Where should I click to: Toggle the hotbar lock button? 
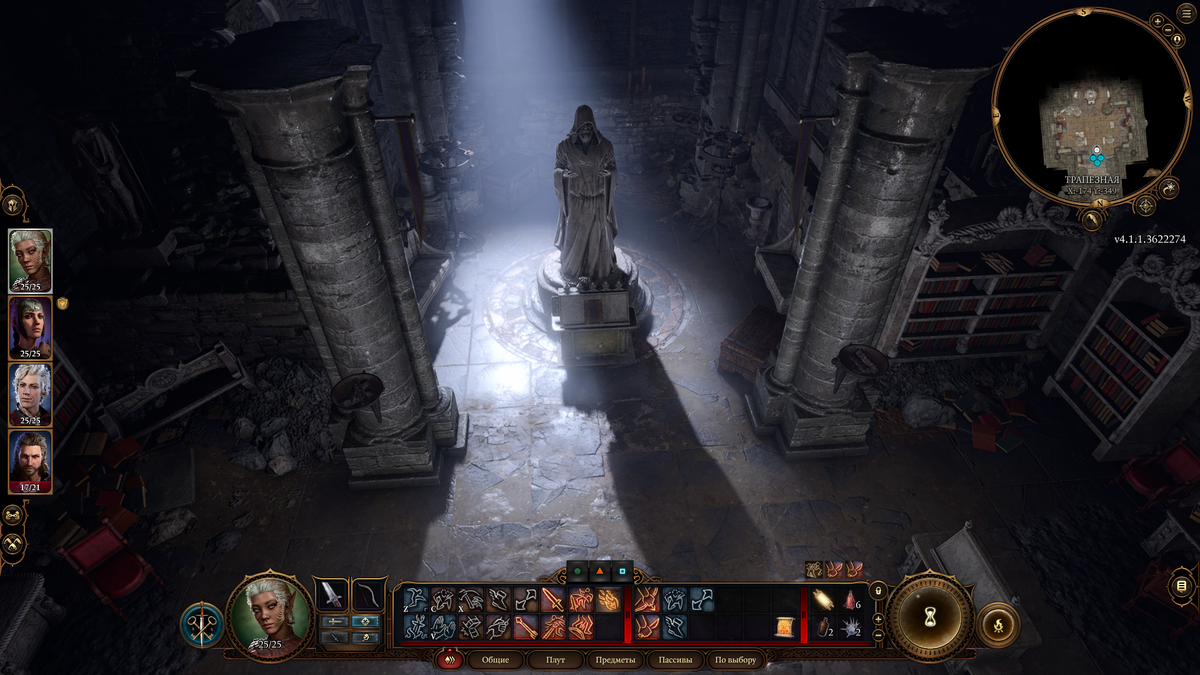878,591
